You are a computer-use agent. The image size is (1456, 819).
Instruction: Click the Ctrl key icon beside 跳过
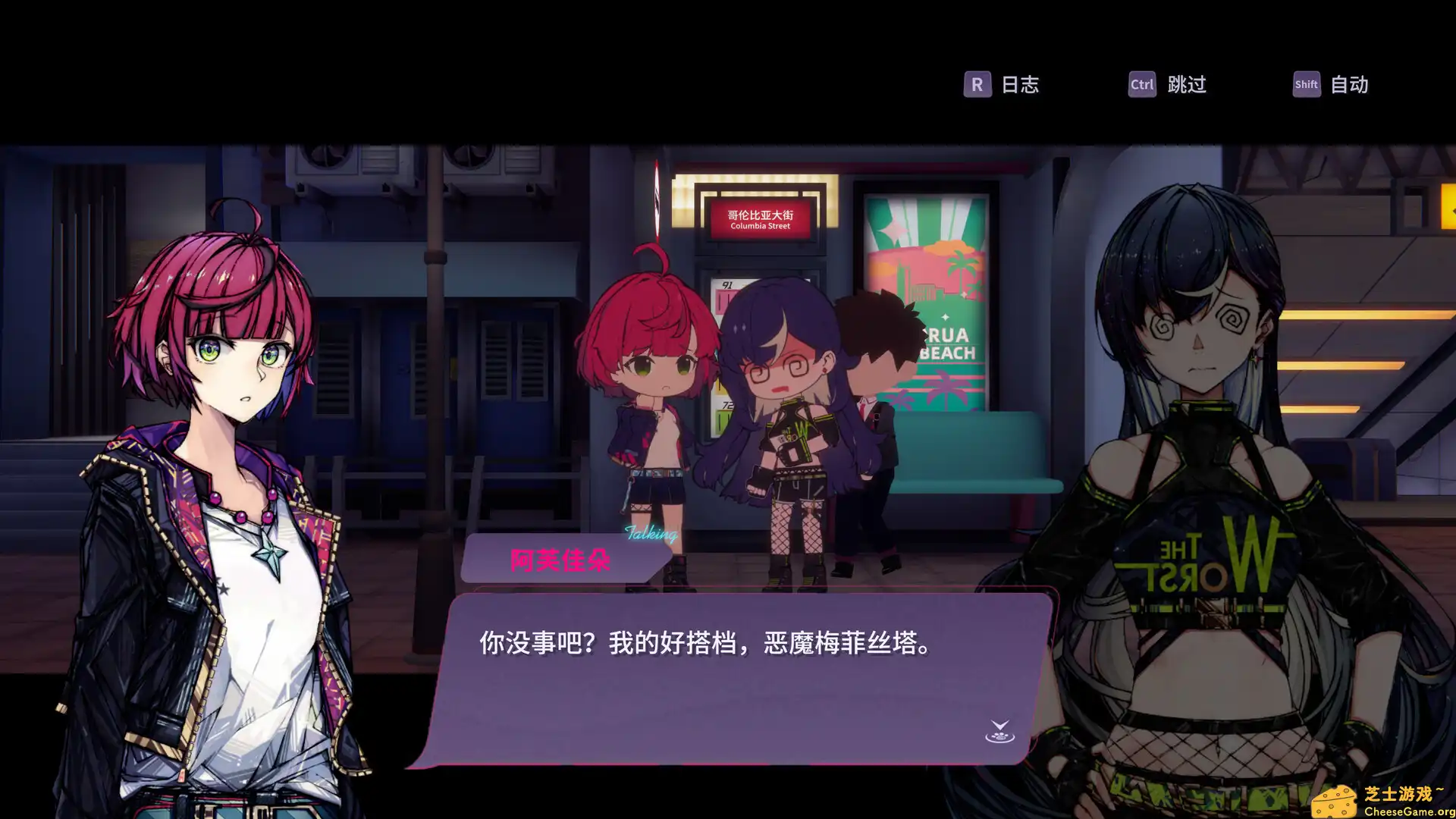coord(1141,85)
